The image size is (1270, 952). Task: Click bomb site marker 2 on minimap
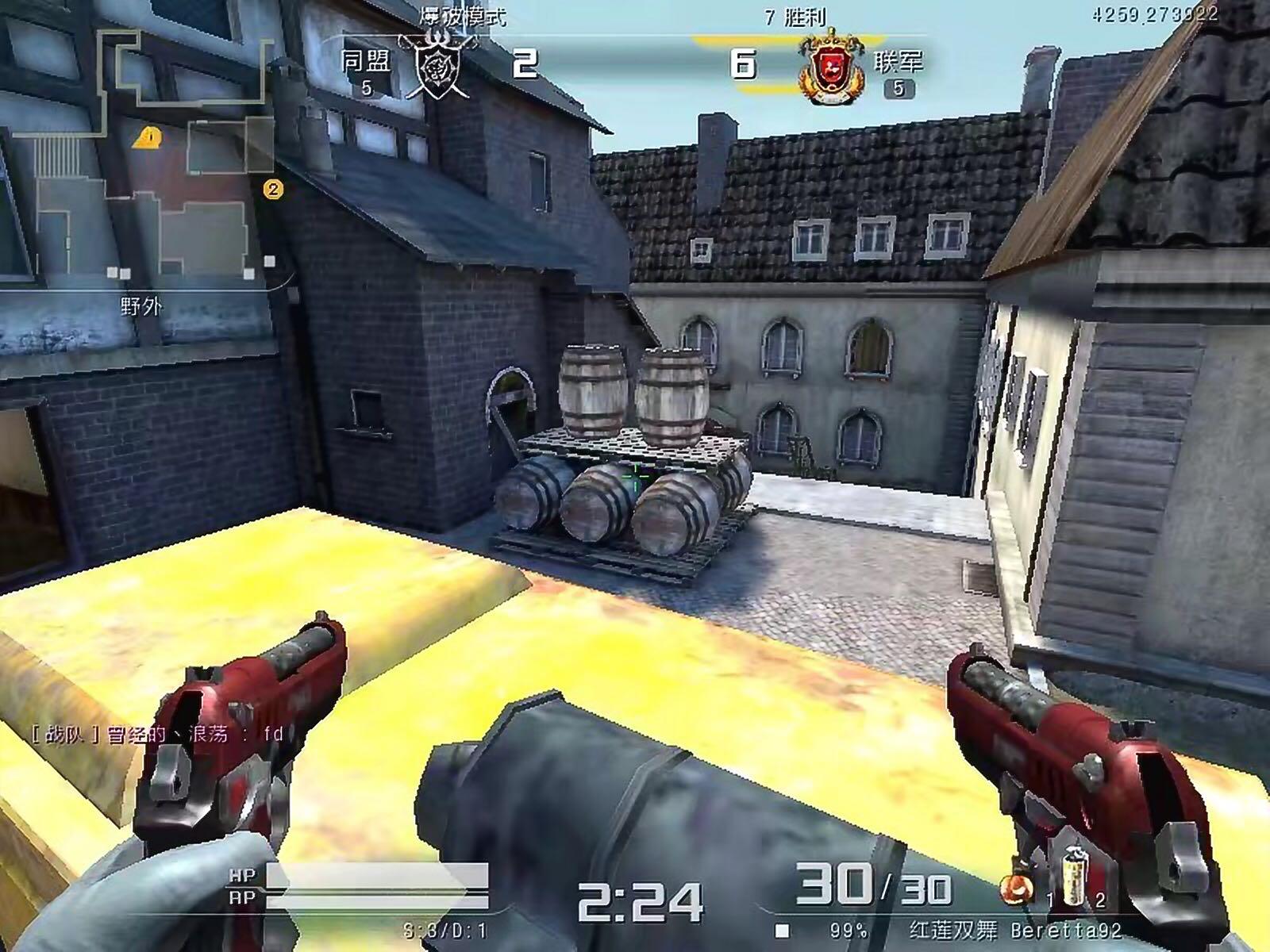pyautogui.click(x=273, y=189)
